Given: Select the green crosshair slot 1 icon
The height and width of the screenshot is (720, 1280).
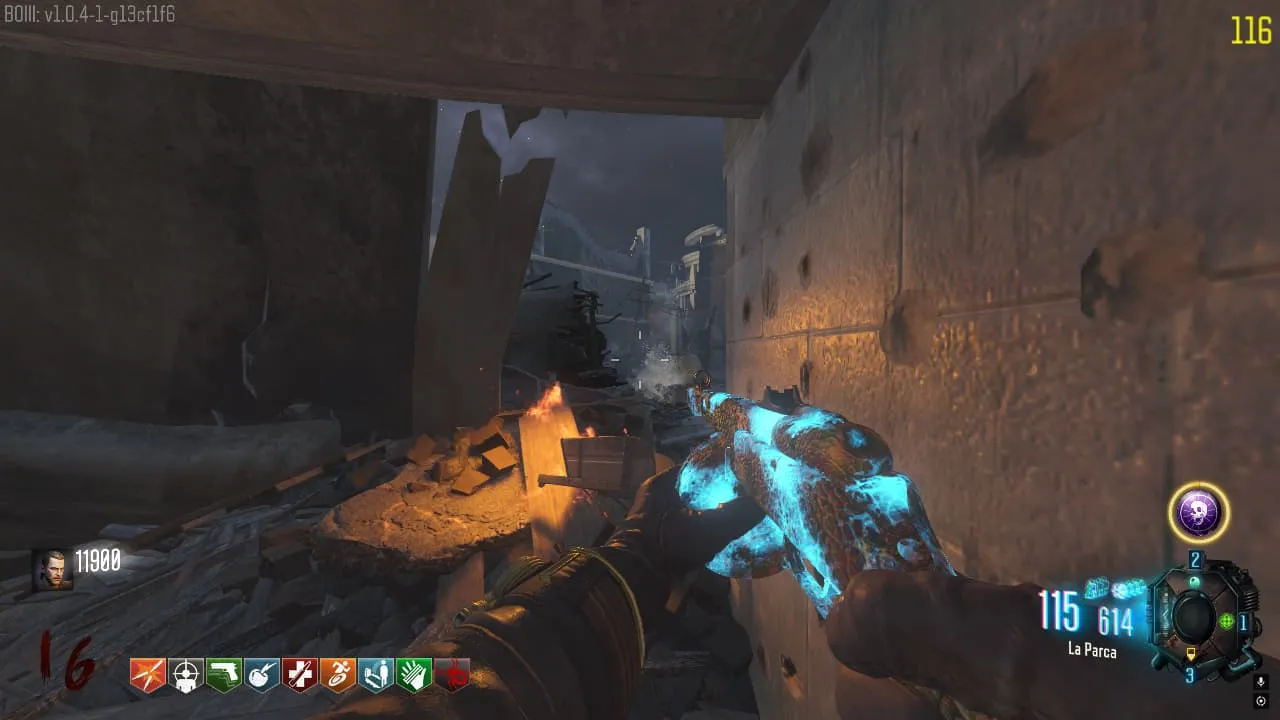Looking at the screenshot, I should point(1226,621).
